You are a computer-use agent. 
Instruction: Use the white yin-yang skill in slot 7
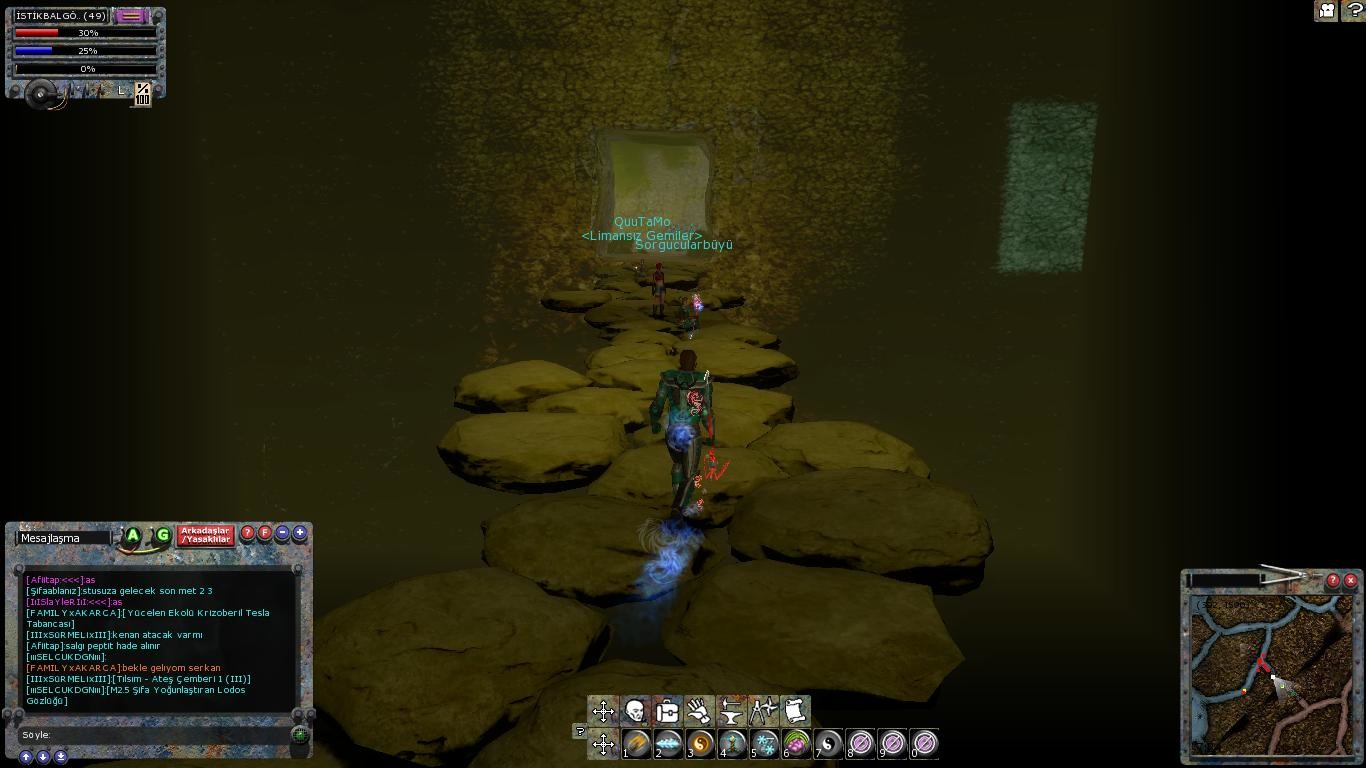(x=829, y=743)
